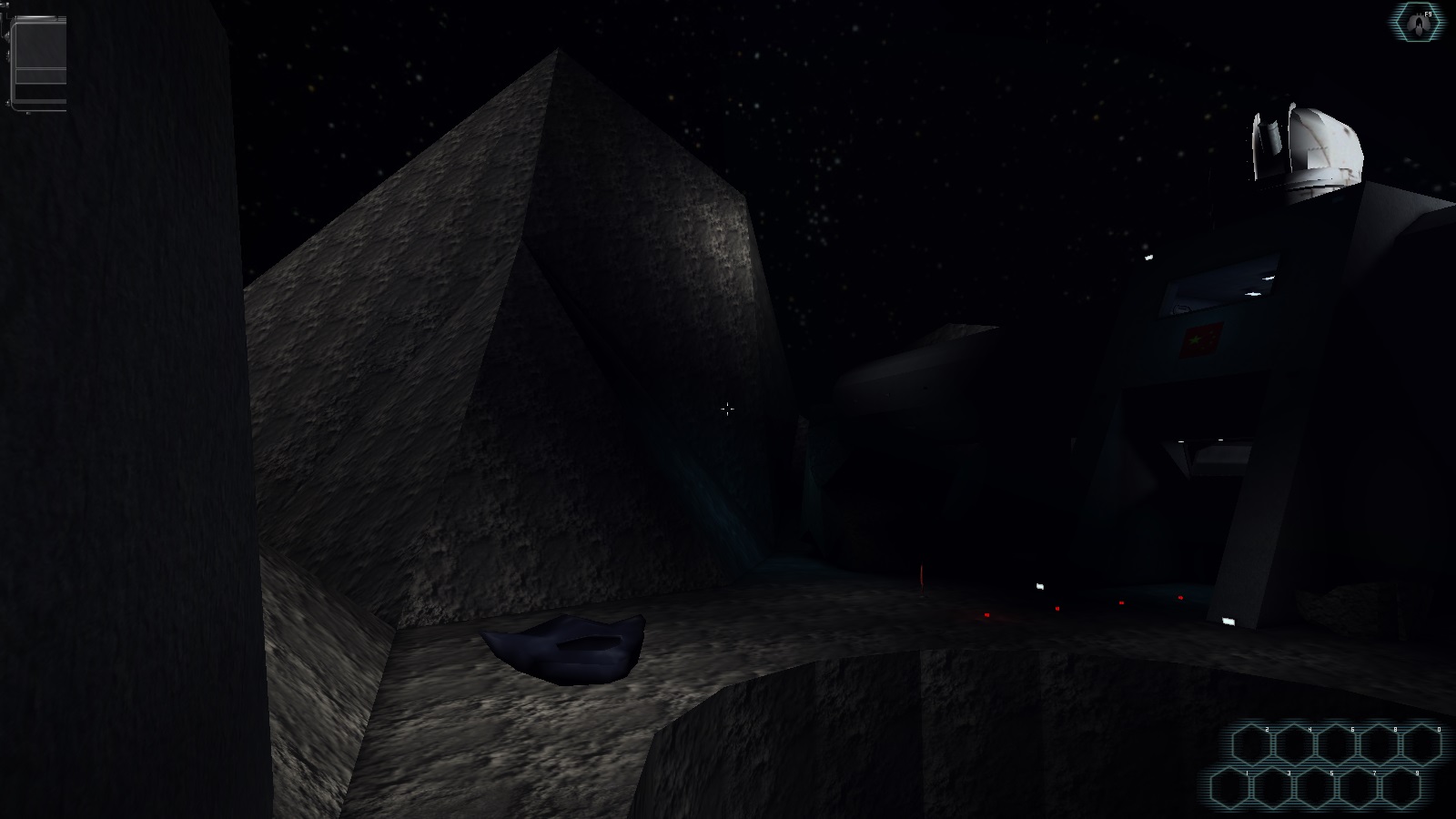Select the hex slot numbered 2
This screenshot has width=1456, height=819.
coord(1250,745)
